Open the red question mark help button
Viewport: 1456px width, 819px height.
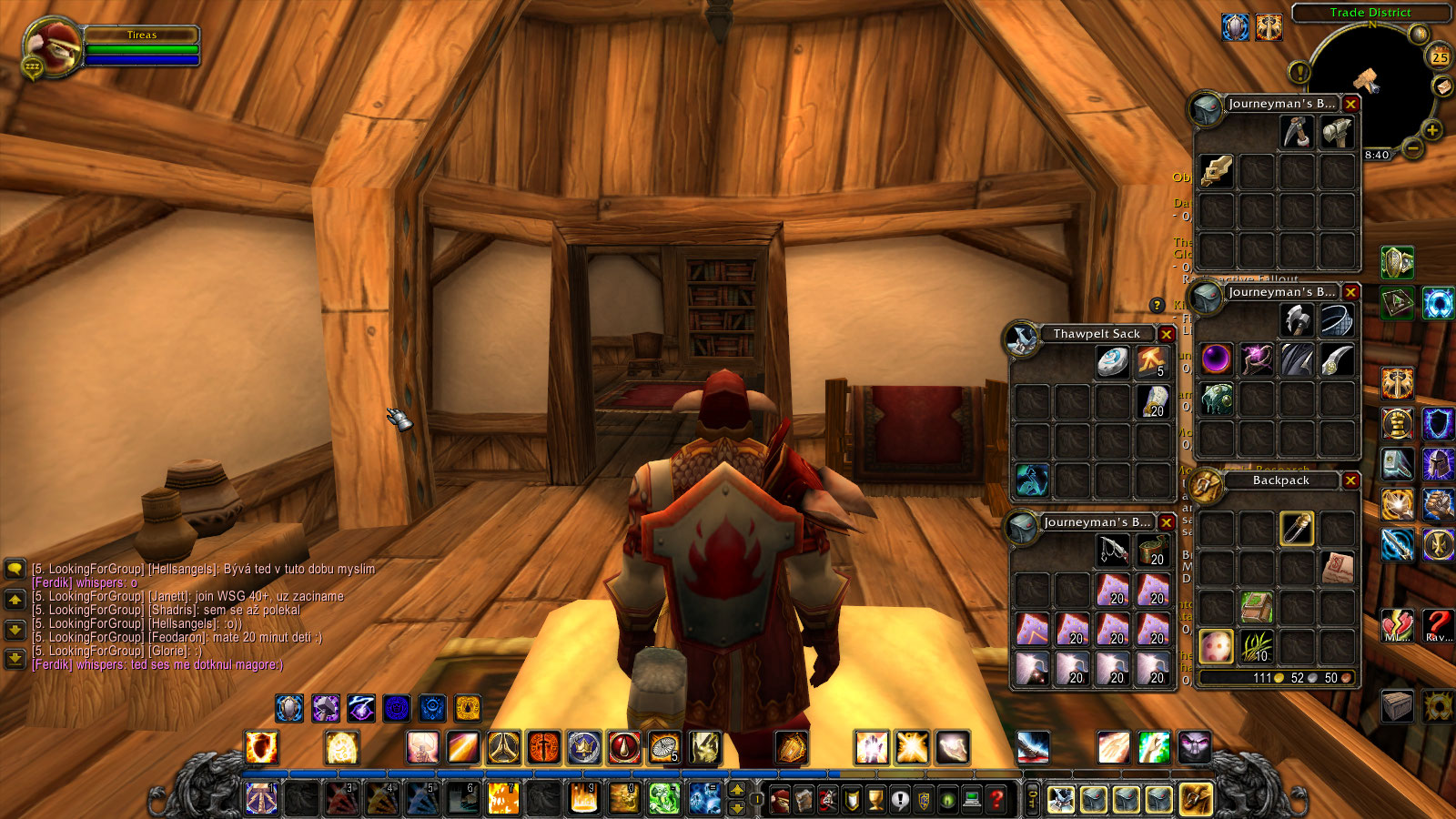(998, 799)
